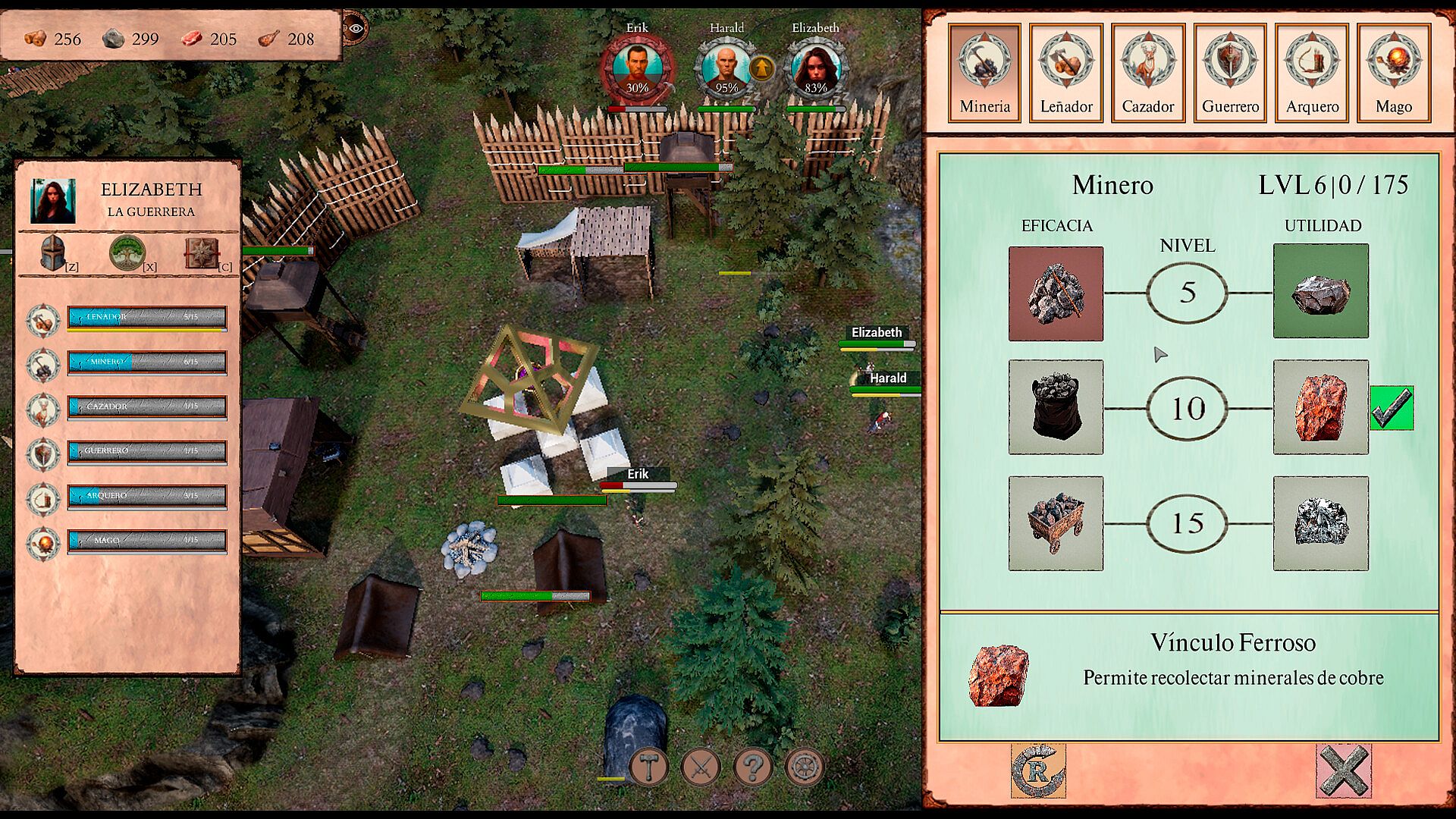Select the Cazador profession tab
Screen dimensions: 1456x819
[1148, 72]
